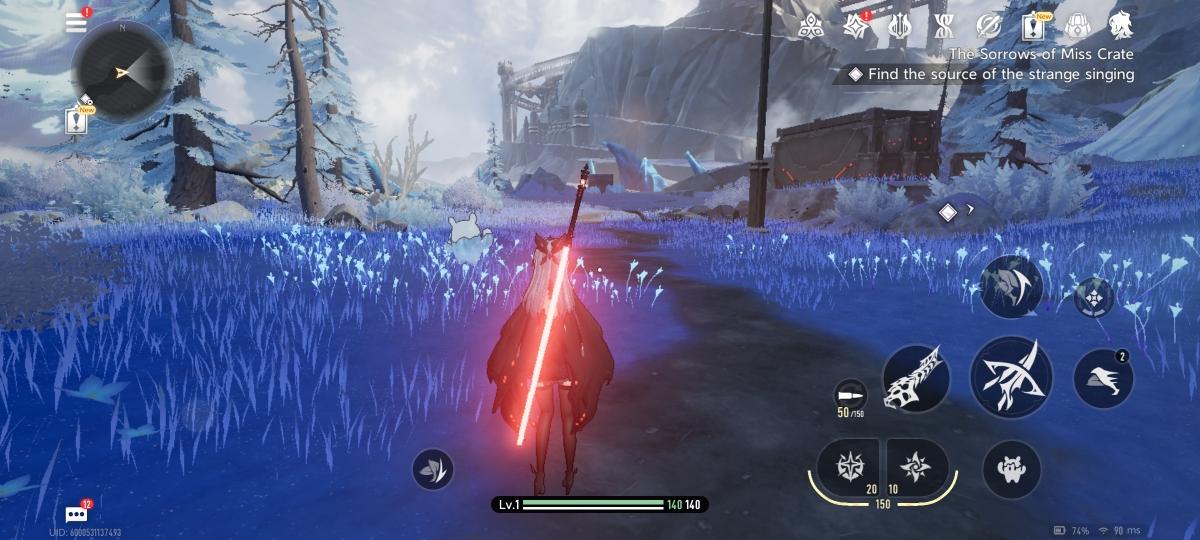
Task: Activate the four-pointed star skill costing 20
Action: [x=847, y=467]
